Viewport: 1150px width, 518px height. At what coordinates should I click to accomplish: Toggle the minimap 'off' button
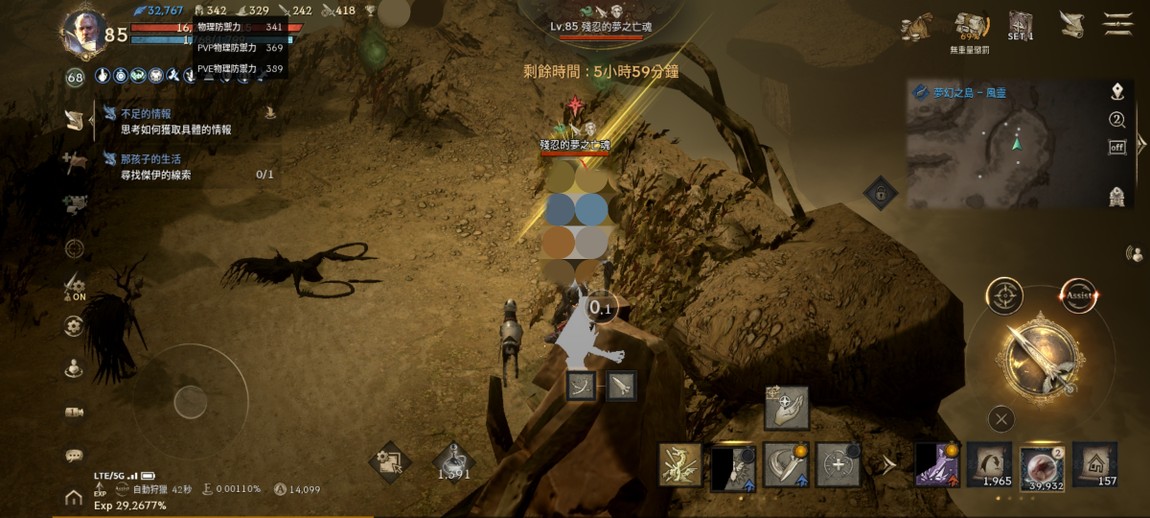click(x=1117, y=147)
